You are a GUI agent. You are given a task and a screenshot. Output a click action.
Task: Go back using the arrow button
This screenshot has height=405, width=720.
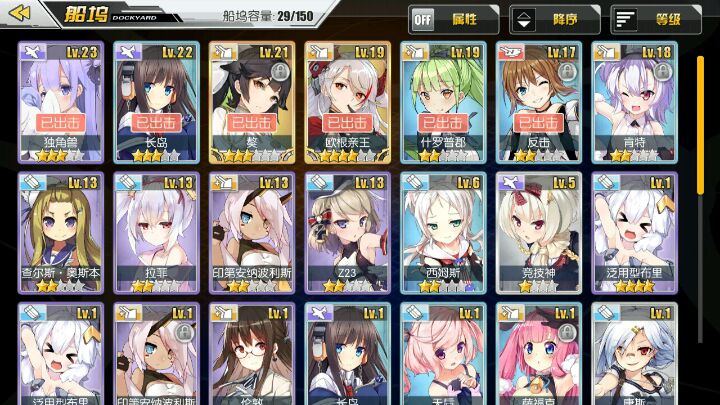[x=24, y=14]
